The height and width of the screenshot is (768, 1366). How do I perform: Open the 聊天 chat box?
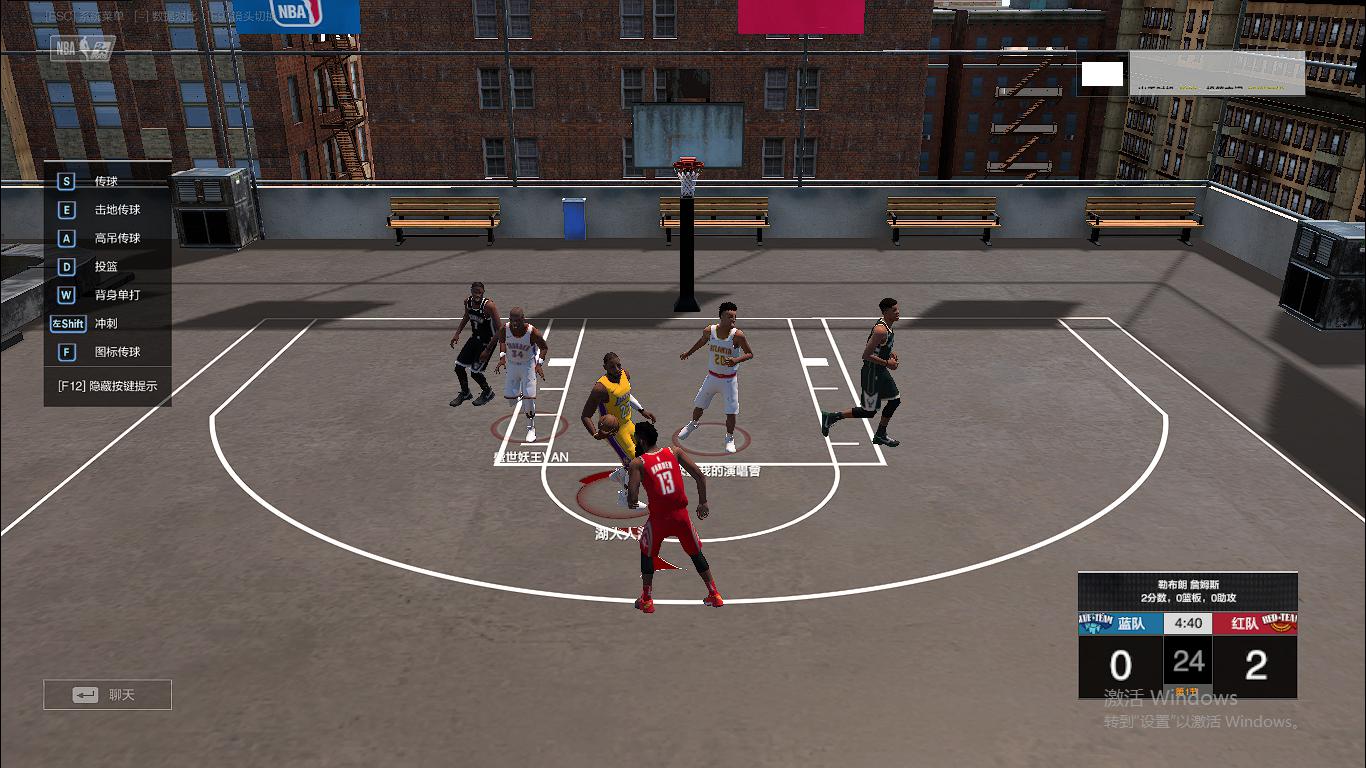[108, 694]
